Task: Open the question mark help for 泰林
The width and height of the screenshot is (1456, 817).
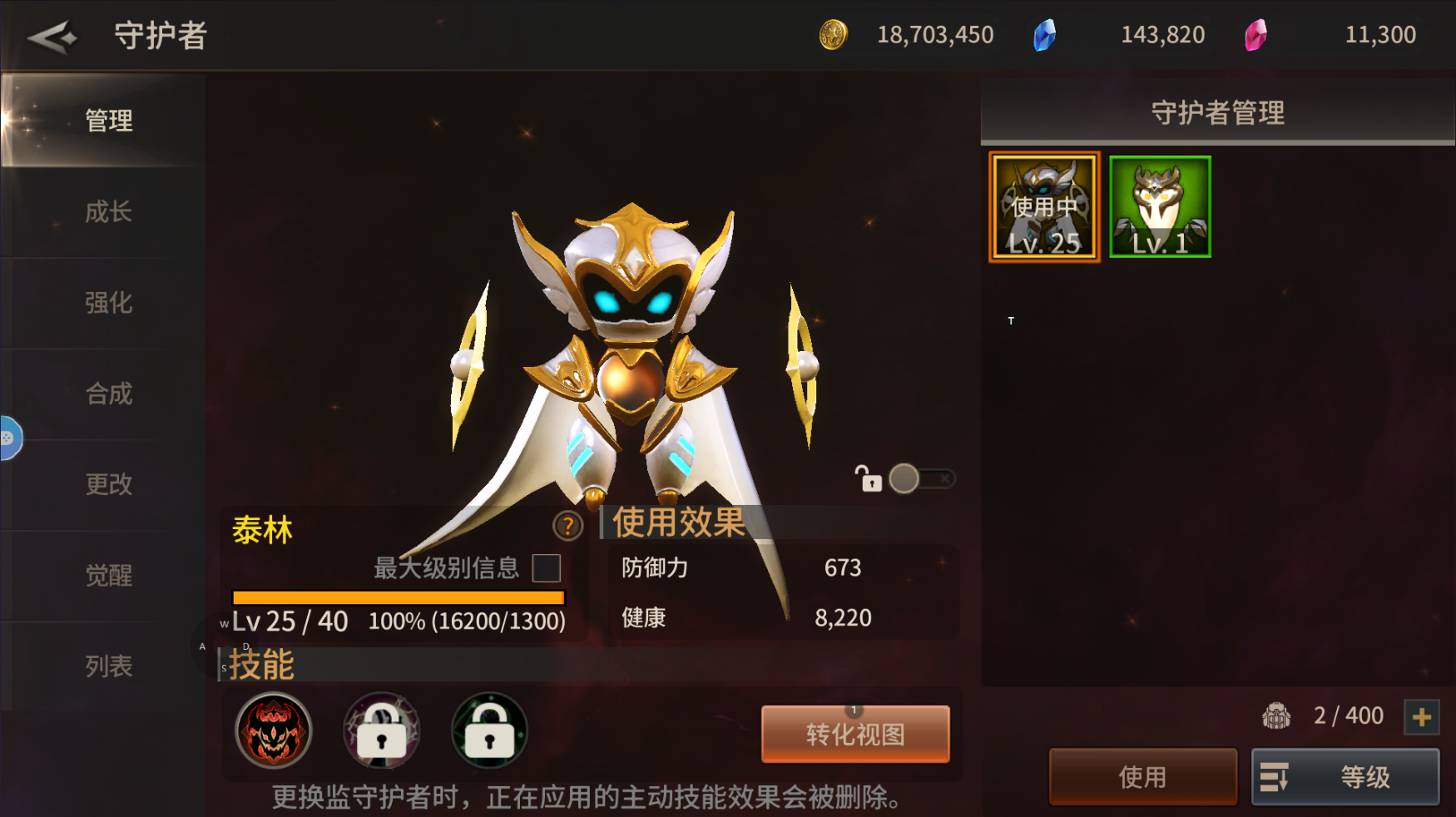Action: 567,526
